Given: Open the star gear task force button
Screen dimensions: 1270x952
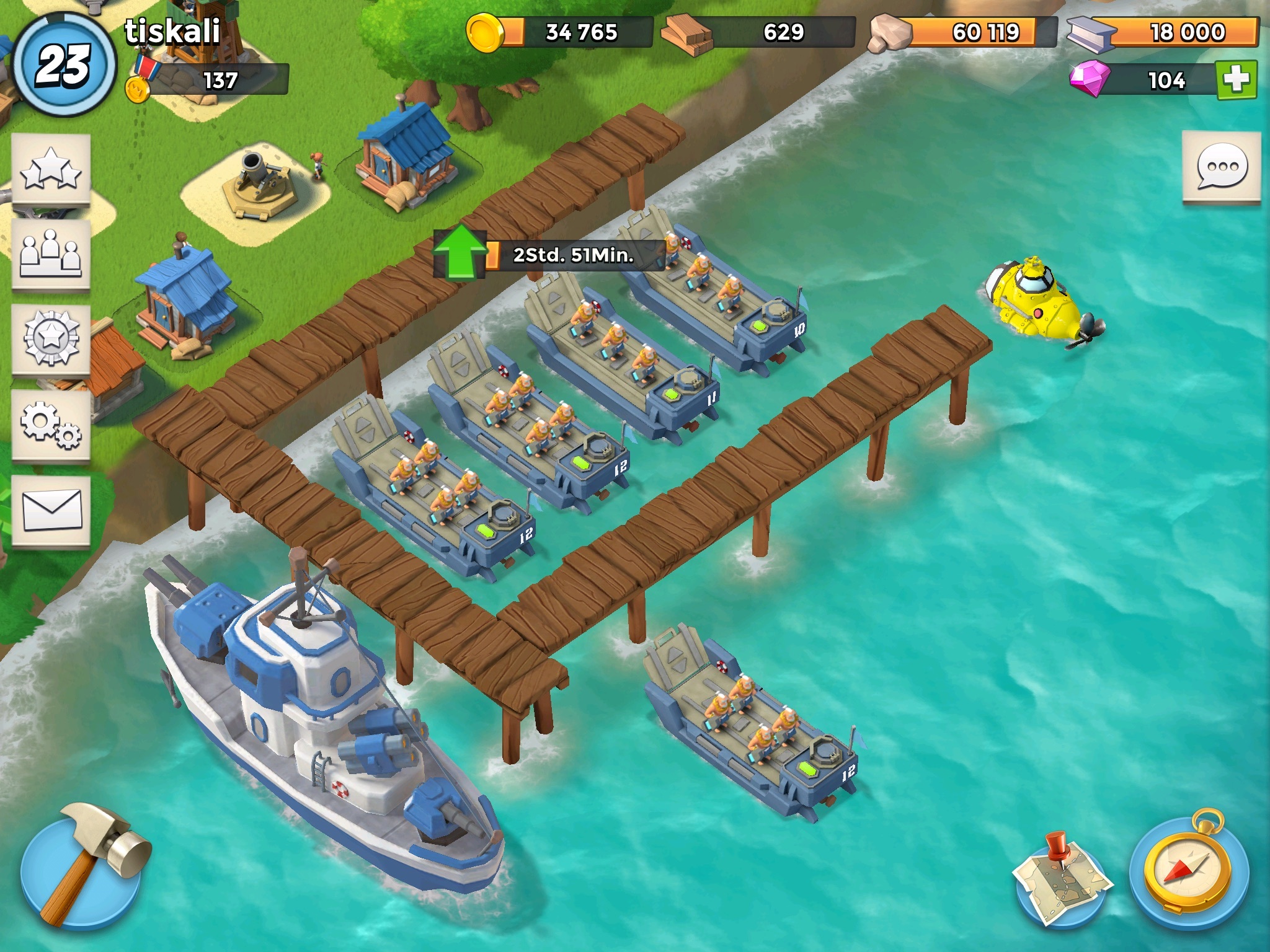Looking at the screenshot, I should (51, 340).
